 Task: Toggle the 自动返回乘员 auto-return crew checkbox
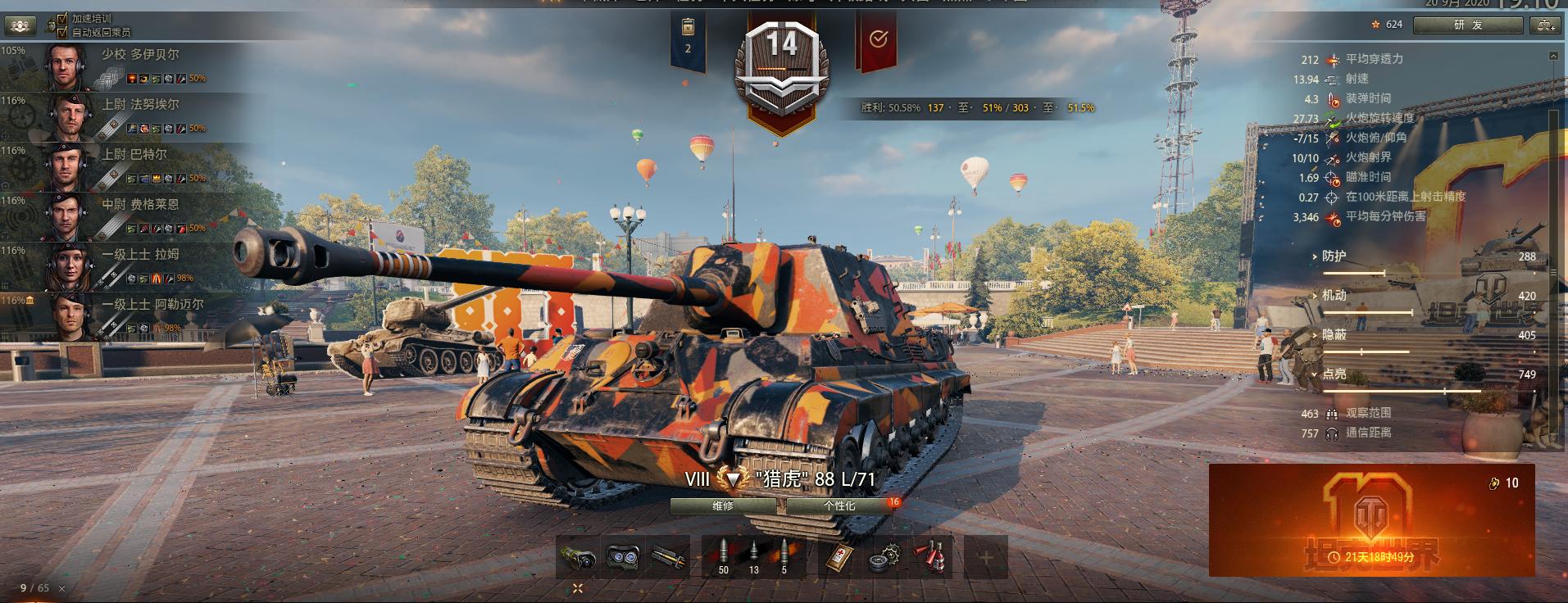click(62, 32)
